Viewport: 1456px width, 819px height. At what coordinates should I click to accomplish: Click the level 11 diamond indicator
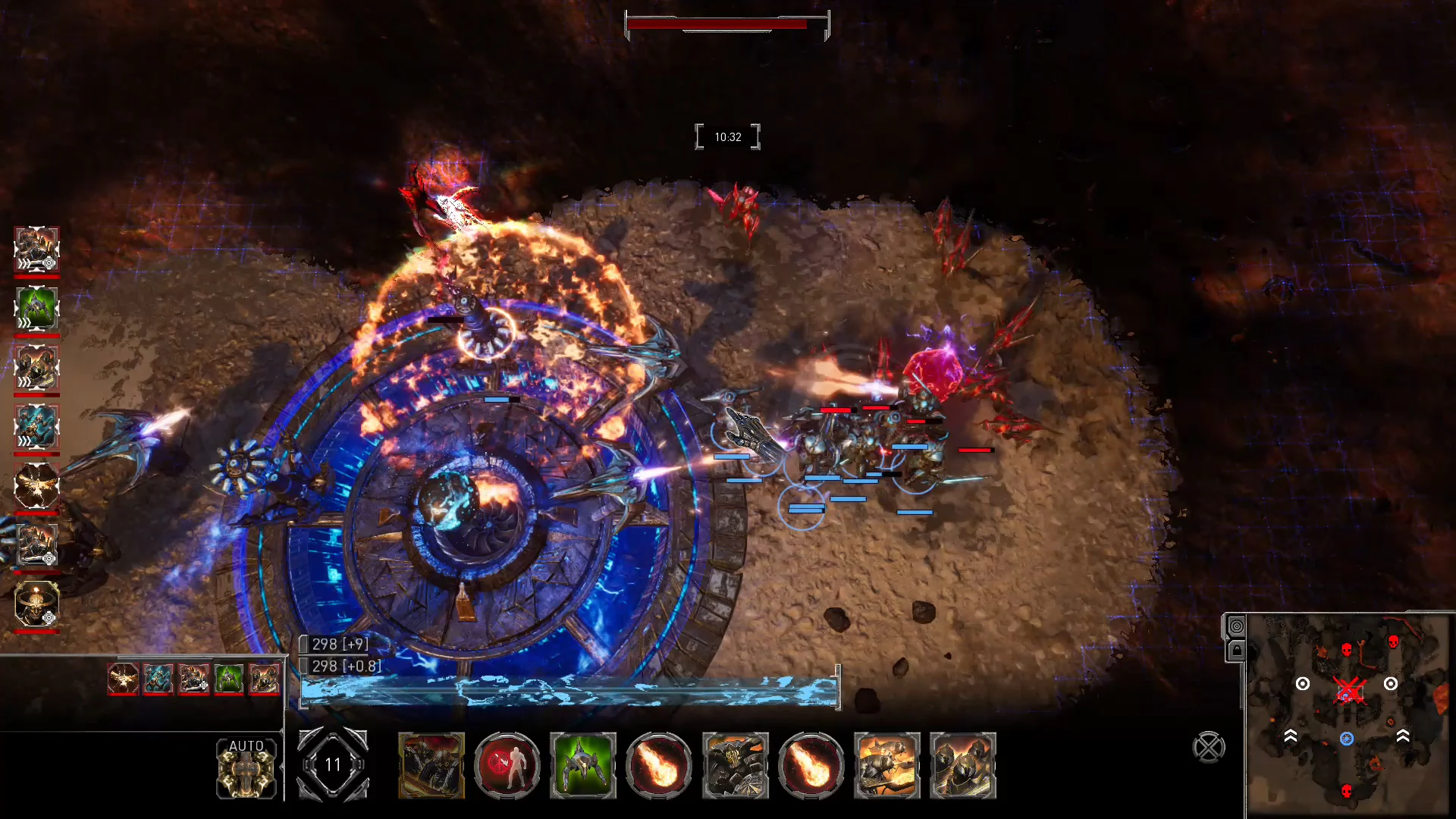coord(333,765)
